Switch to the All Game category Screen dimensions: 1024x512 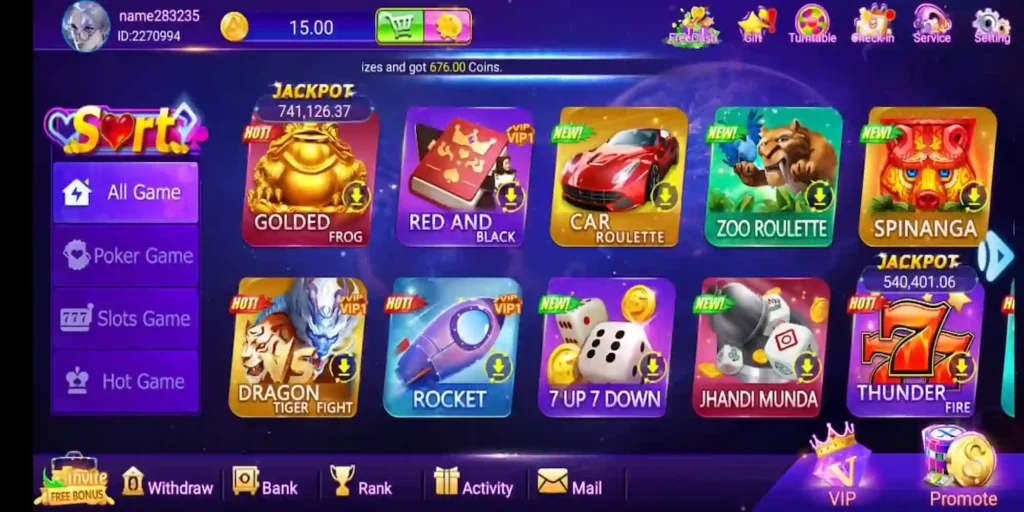coord(125,192)
